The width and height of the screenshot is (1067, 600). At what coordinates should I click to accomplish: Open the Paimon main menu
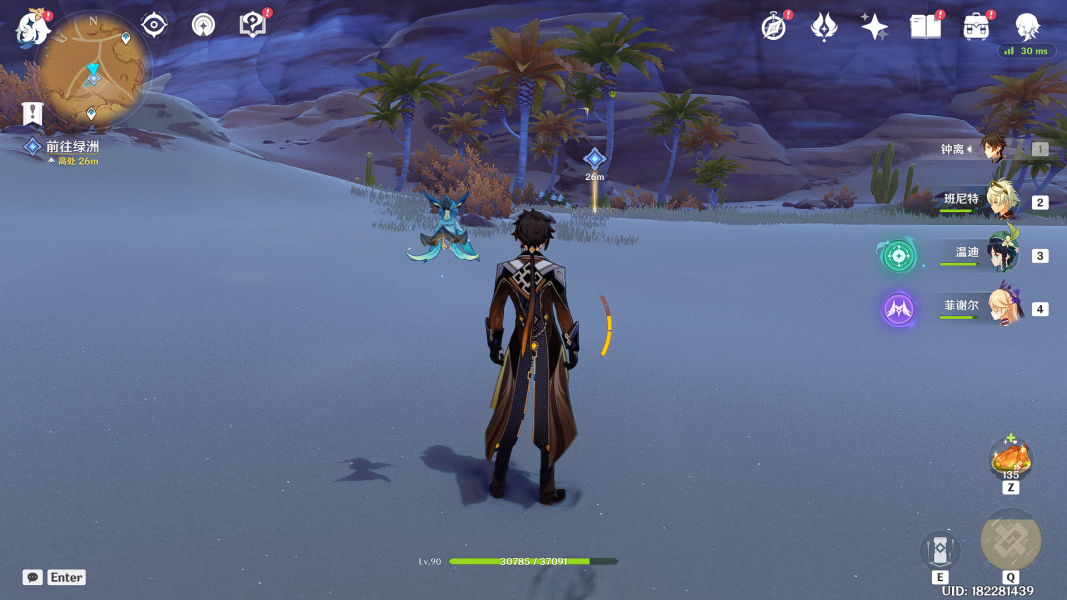tap(32, 27)
